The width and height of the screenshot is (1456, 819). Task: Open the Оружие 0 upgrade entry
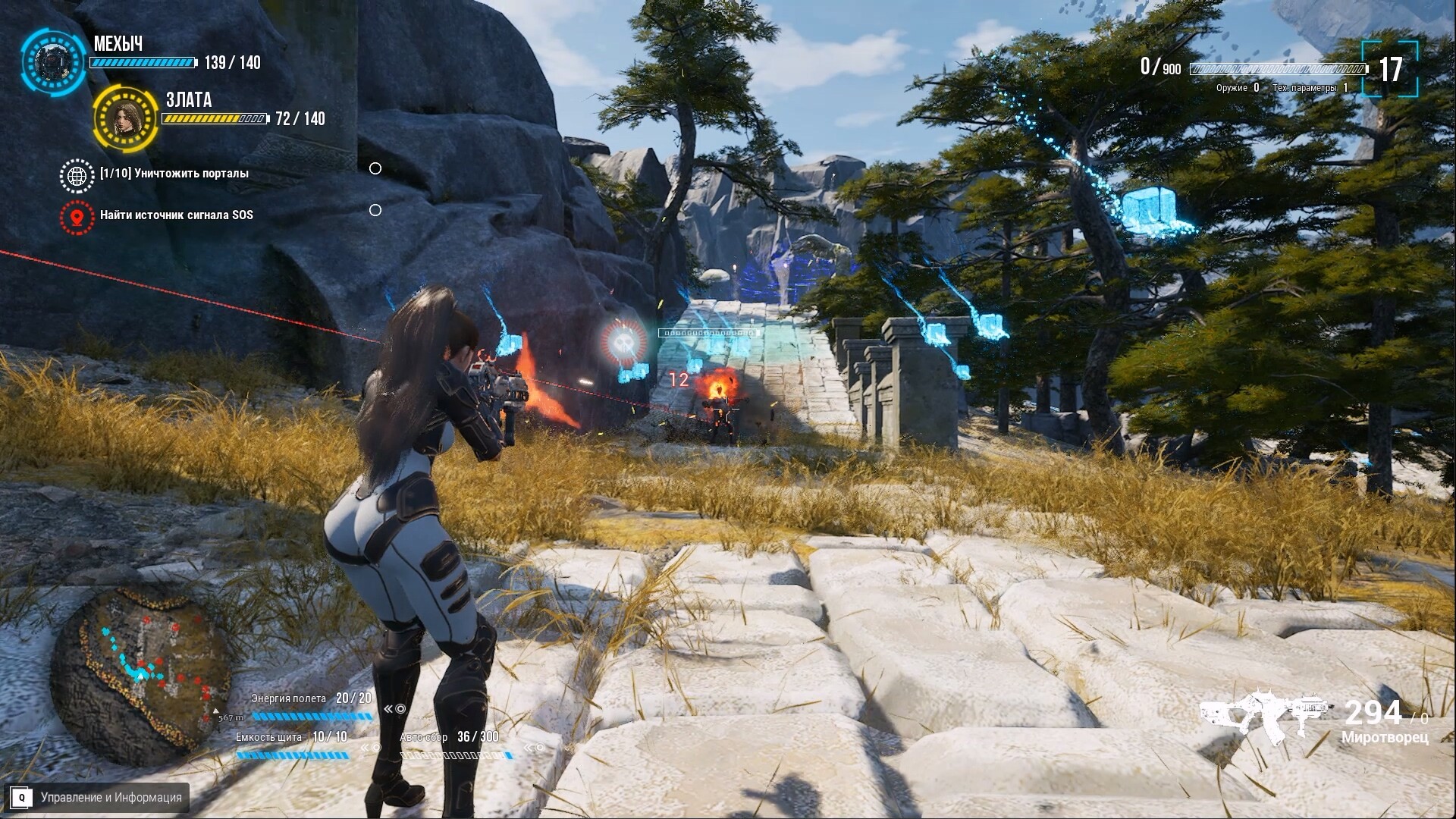(x=1236, y=88)
